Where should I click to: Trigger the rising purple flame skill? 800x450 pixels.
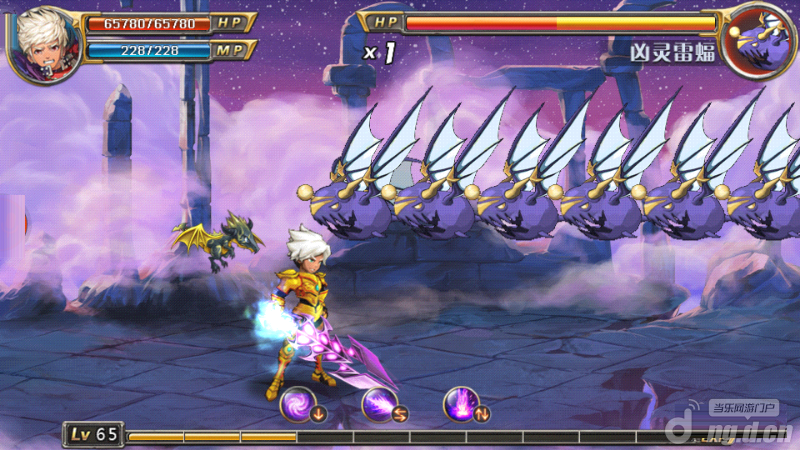click(461, 404)
